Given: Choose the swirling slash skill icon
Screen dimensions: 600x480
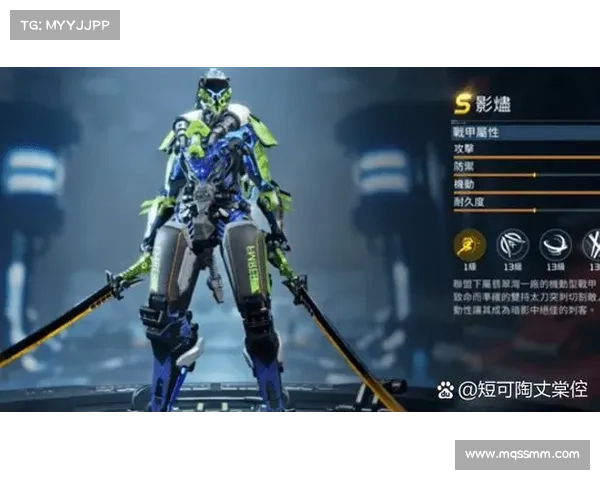Looking at the screenshot, I should click(555, 244).
